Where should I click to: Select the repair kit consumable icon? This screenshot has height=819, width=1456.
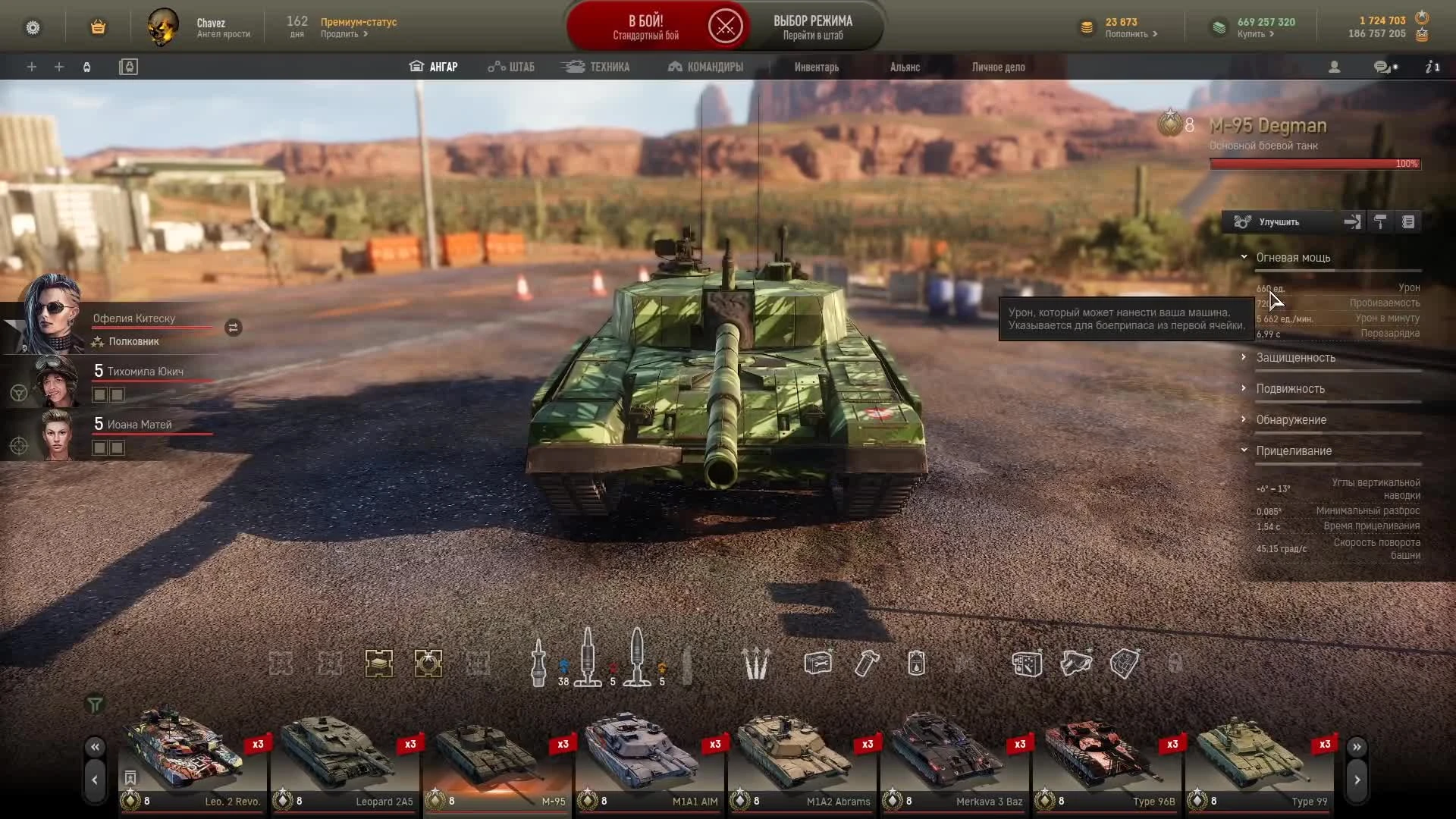(818, 664)
